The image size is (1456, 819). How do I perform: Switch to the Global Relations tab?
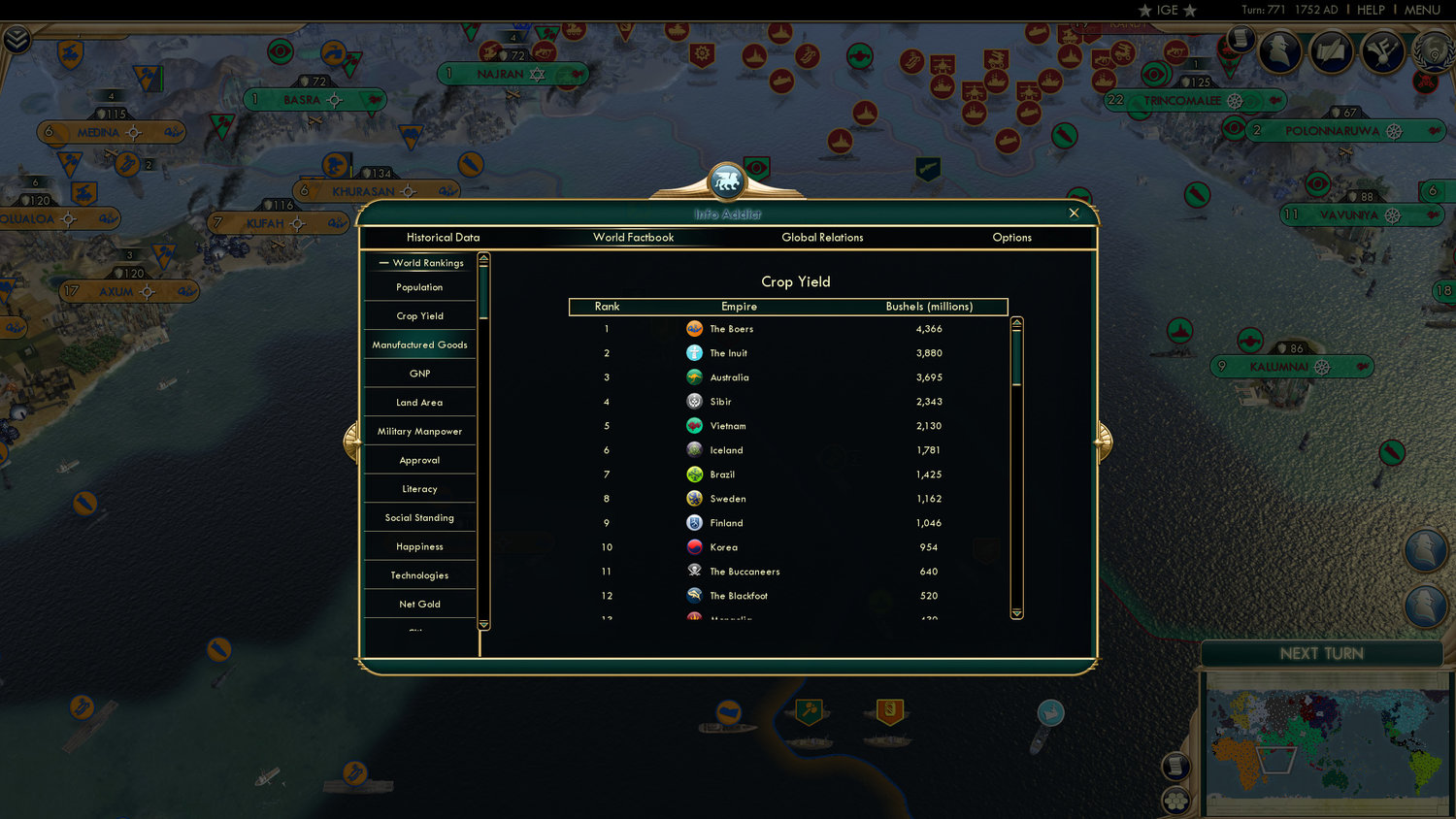[x=822, y=237]
